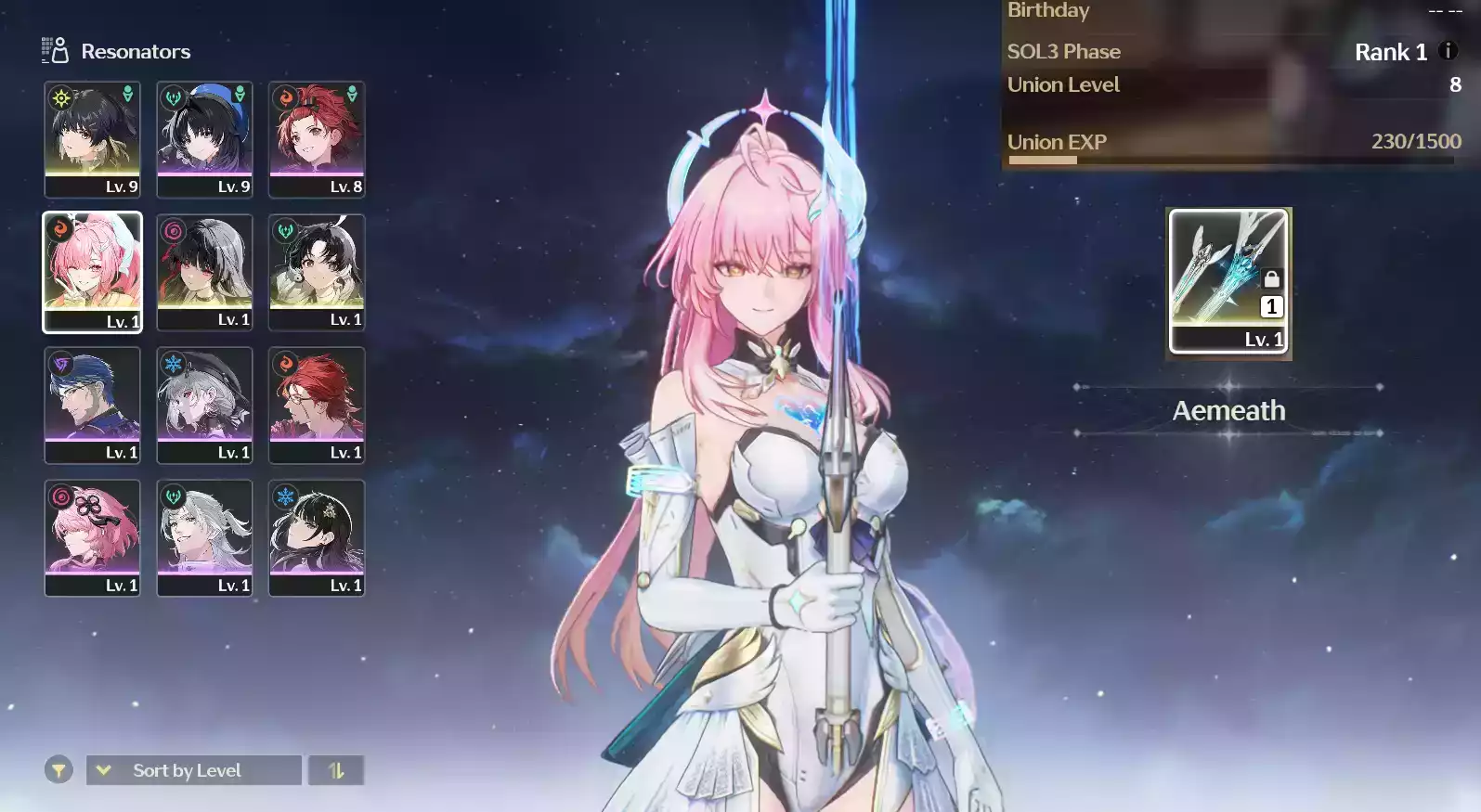Select the Lv.9 black-haired Spectro resonator portrait
This screenshot has width=1481, height=812.
[92, 139]
